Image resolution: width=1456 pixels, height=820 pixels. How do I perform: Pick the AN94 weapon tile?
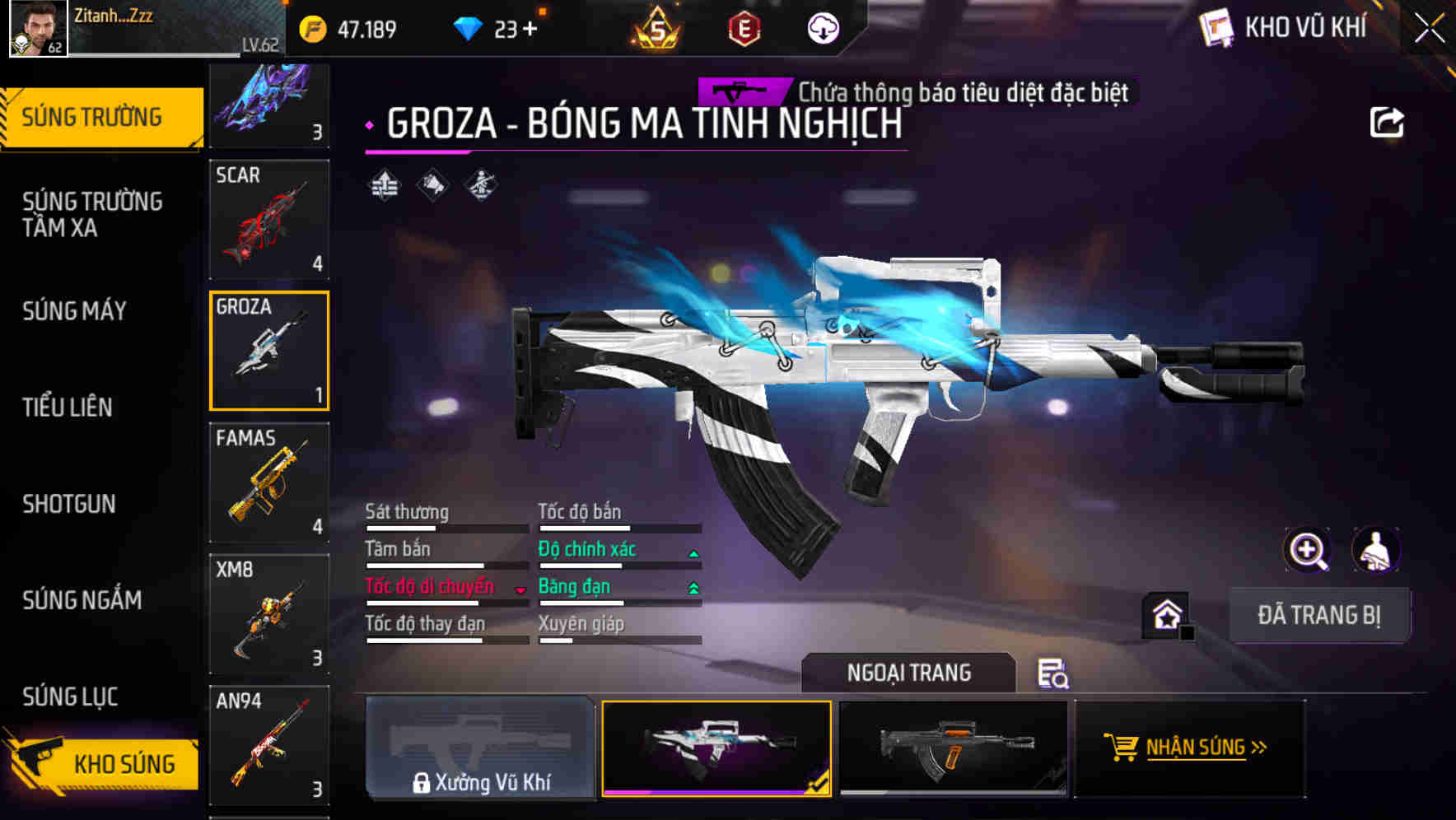point(269,745)
